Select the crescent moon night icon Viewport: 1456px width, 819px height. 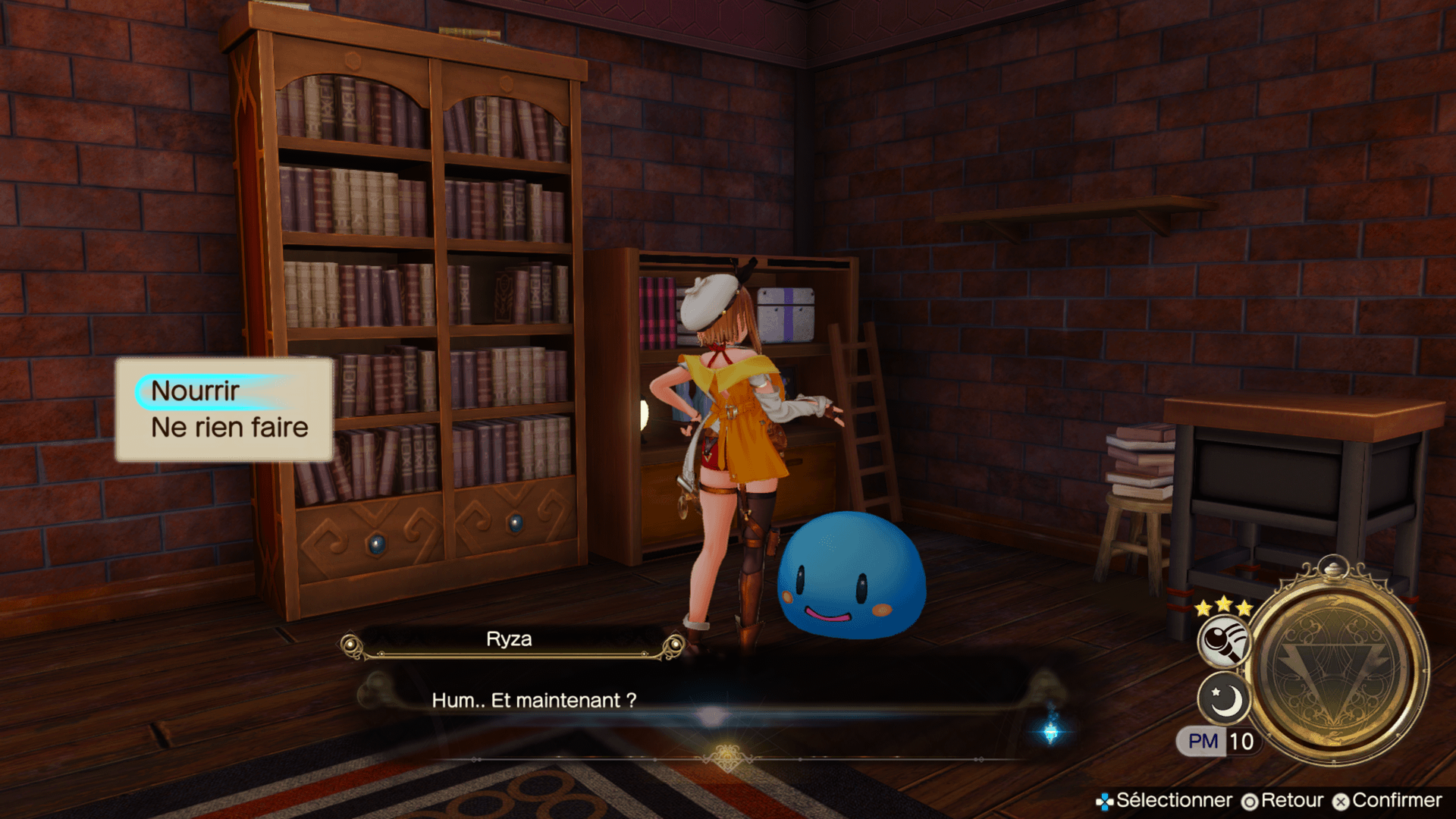pyautogui.click(x=1224, y=698)
